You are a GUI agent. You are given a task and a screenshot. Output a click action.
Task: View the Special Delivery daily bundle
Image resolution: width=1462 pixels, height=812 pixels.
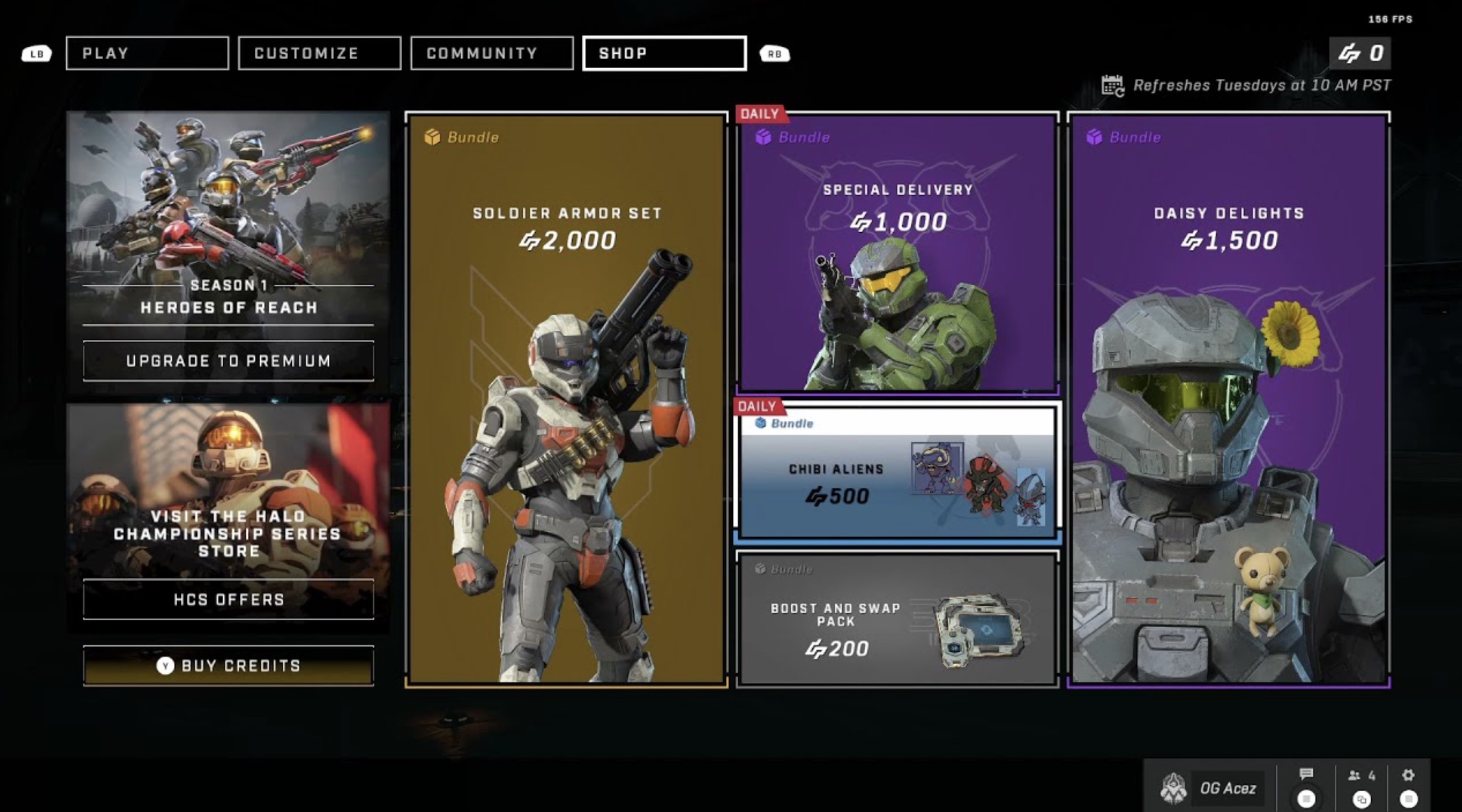click(898, 253)
